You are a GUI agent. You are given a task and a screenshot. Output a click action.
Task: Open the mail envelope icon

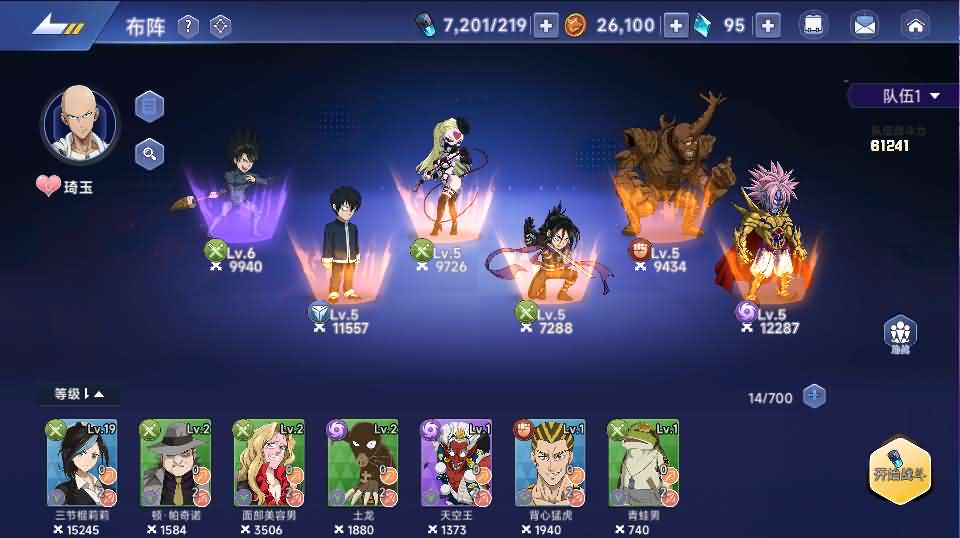point(862,26)
